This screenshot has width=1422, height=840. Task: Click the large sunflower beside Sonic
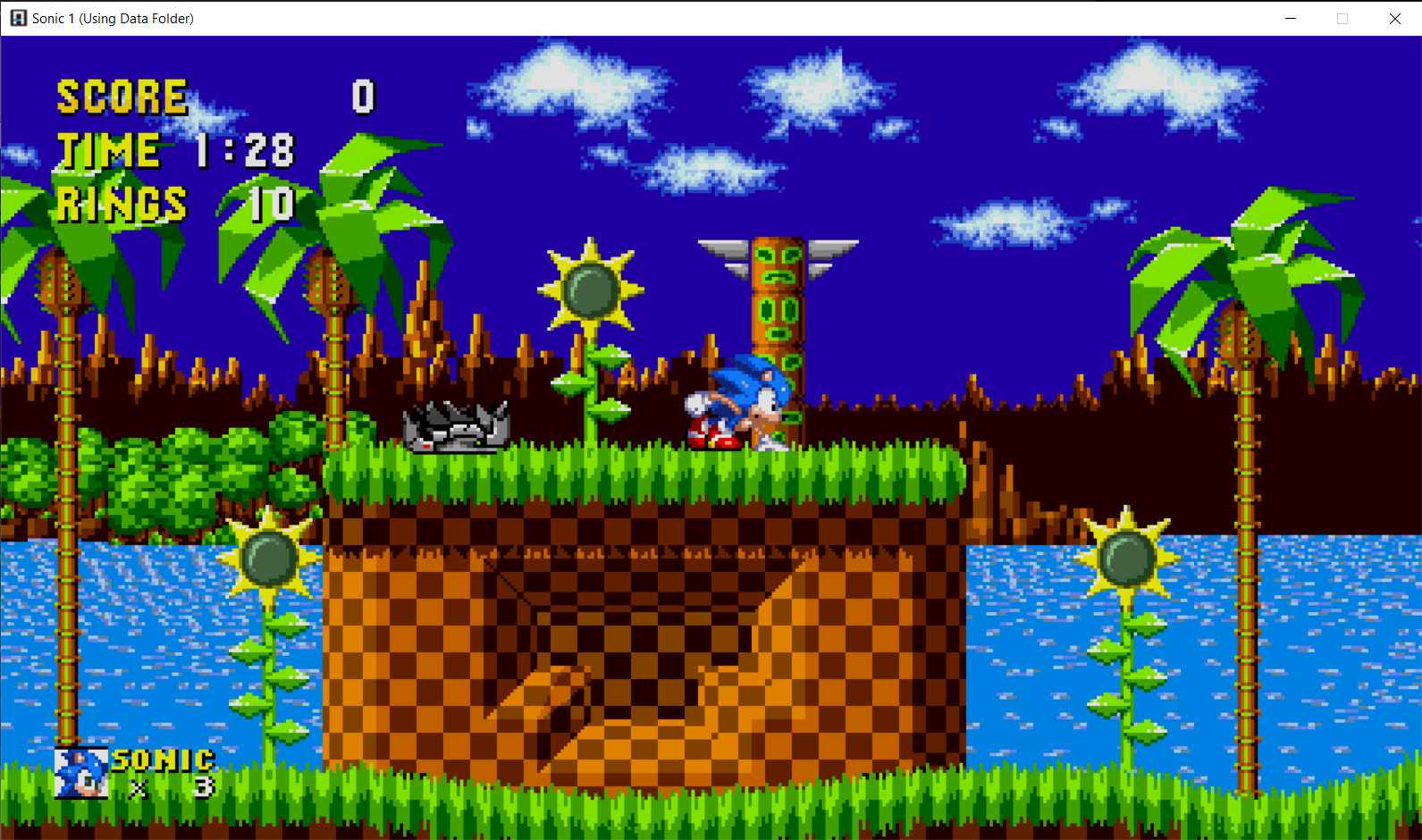coord(590,286)
